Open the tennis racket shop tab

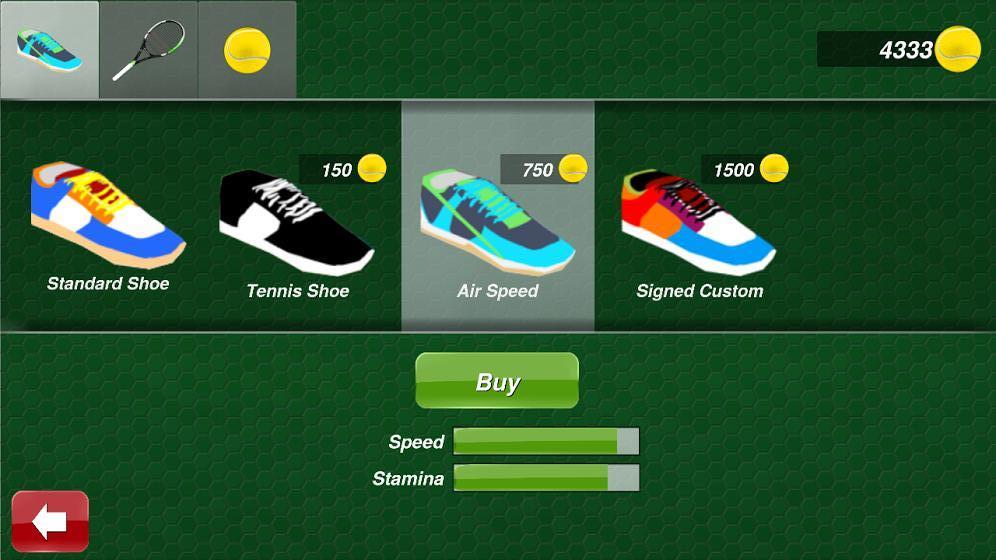(148, 49)
